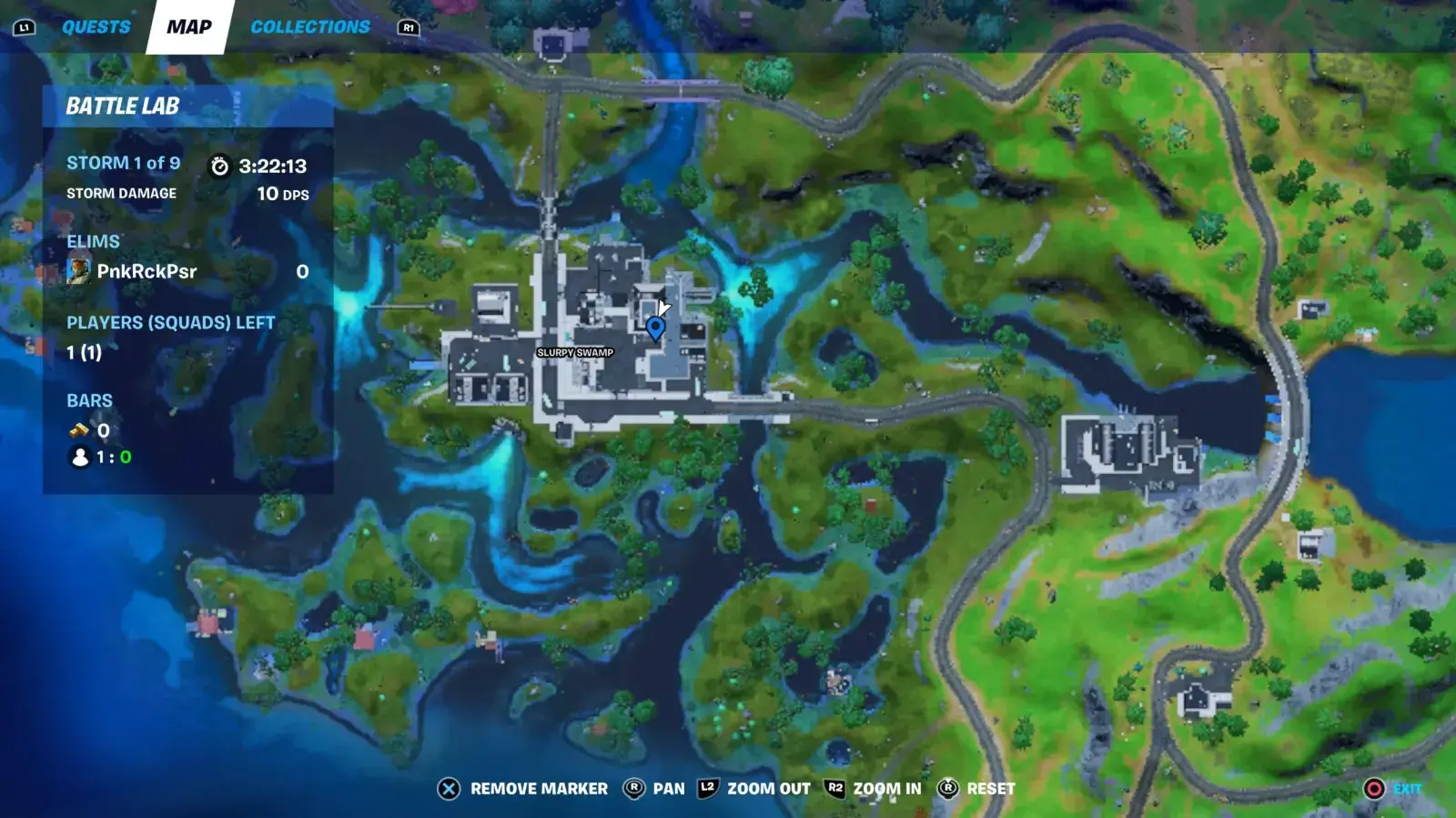Exit the map screen
The image size is (1456, 818).
click(1392, 789)
